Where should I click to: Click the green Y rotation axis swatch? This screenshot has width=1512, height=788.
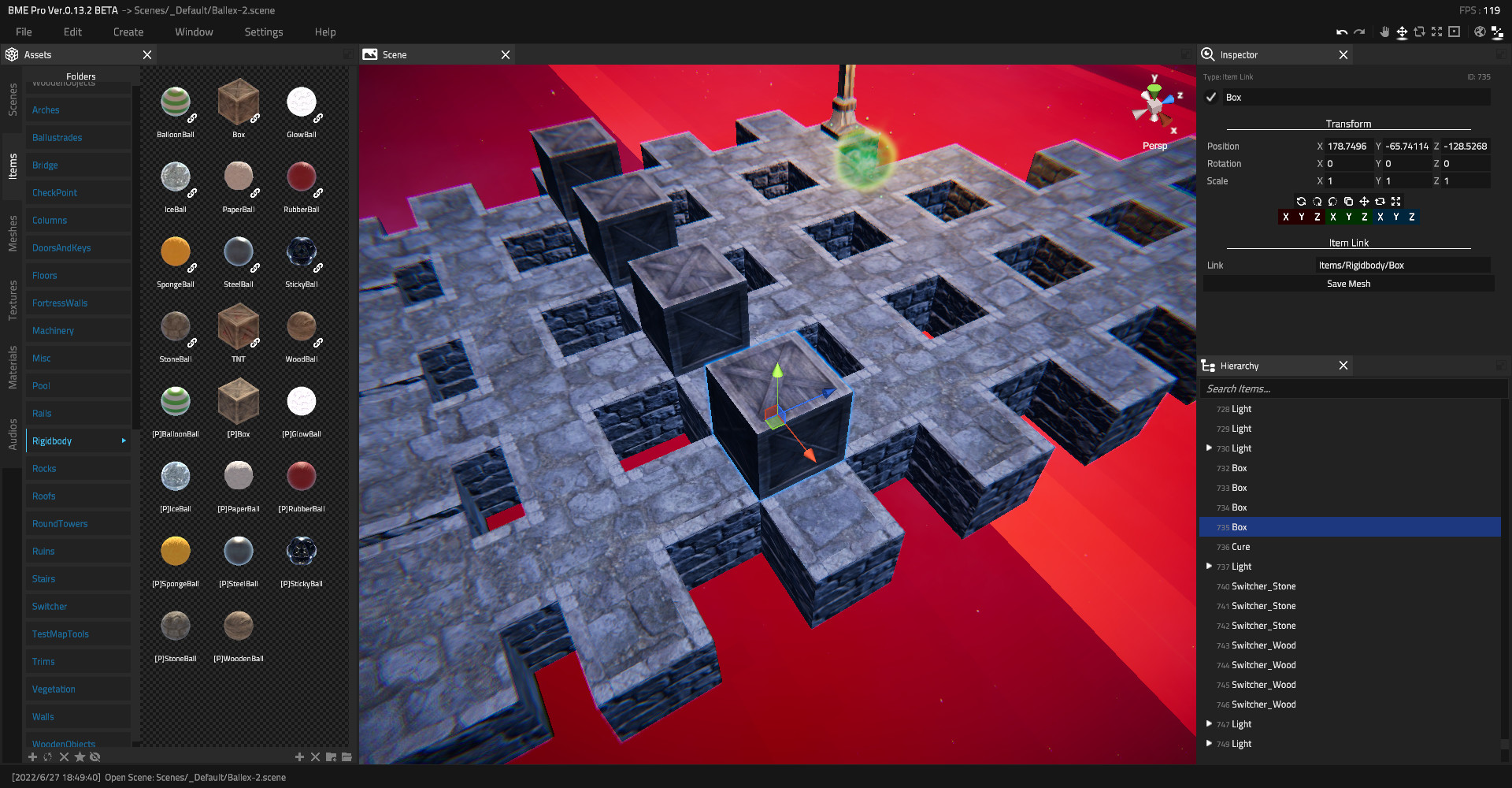[1349, 217]
